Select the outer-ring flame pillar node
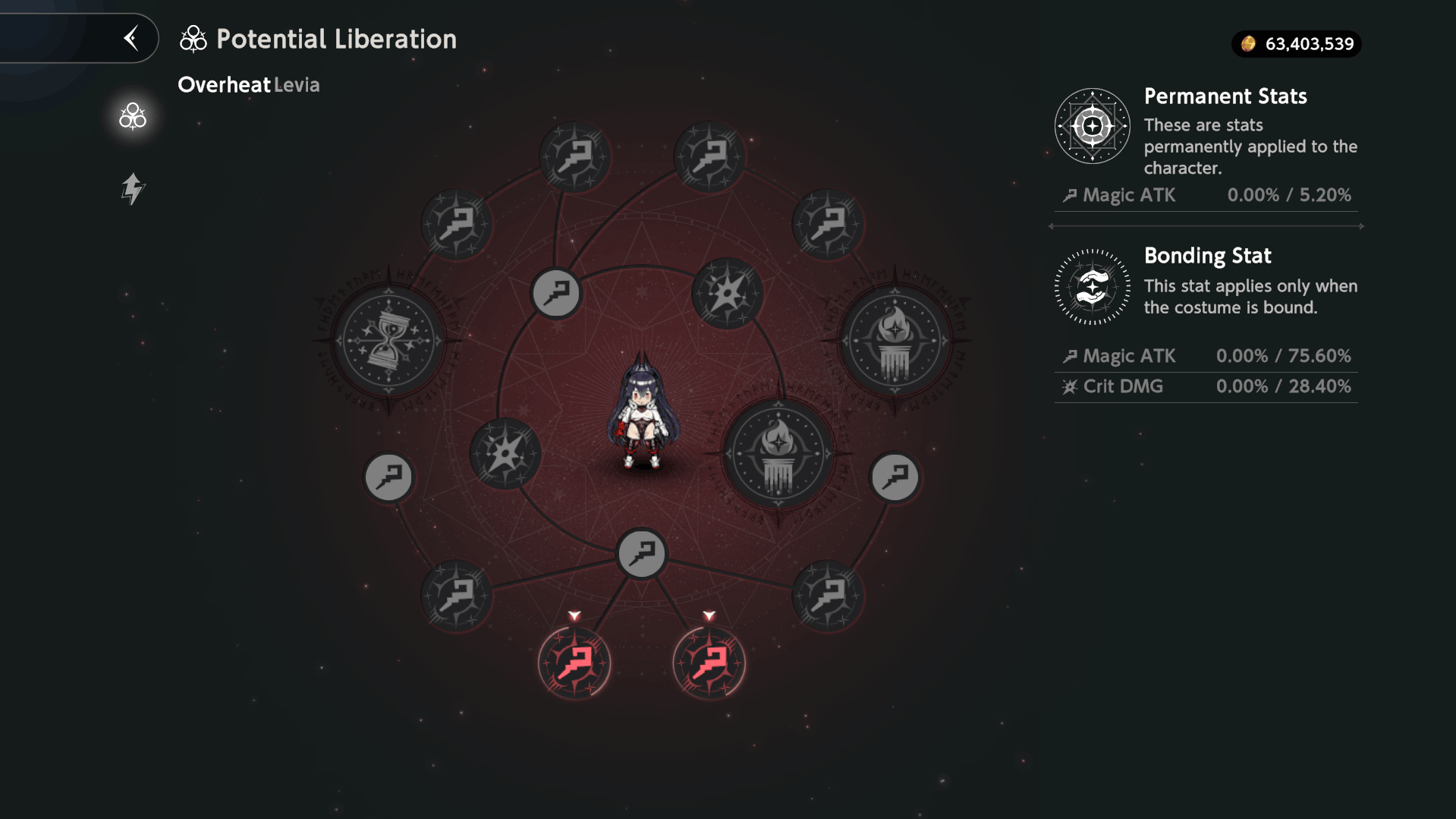This screenshot has height=819, width=1456. coord(895,341)
